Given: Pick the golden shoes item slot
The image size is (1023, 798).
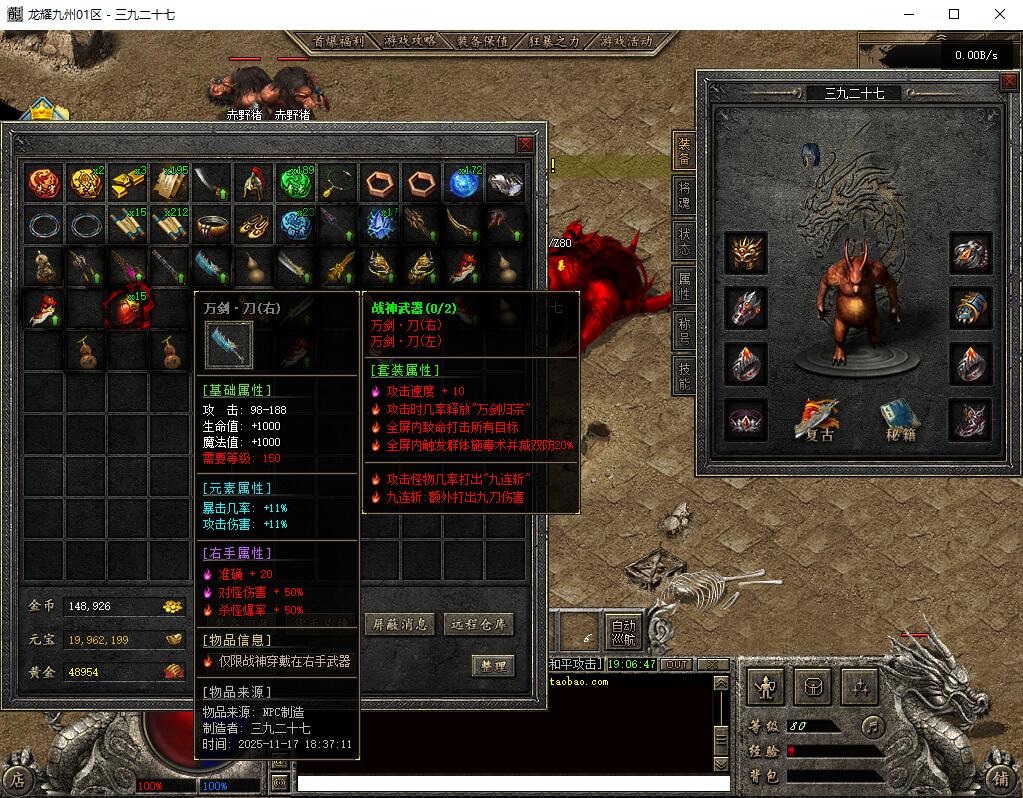Looking at the screenshot, I should click(253, 225).
